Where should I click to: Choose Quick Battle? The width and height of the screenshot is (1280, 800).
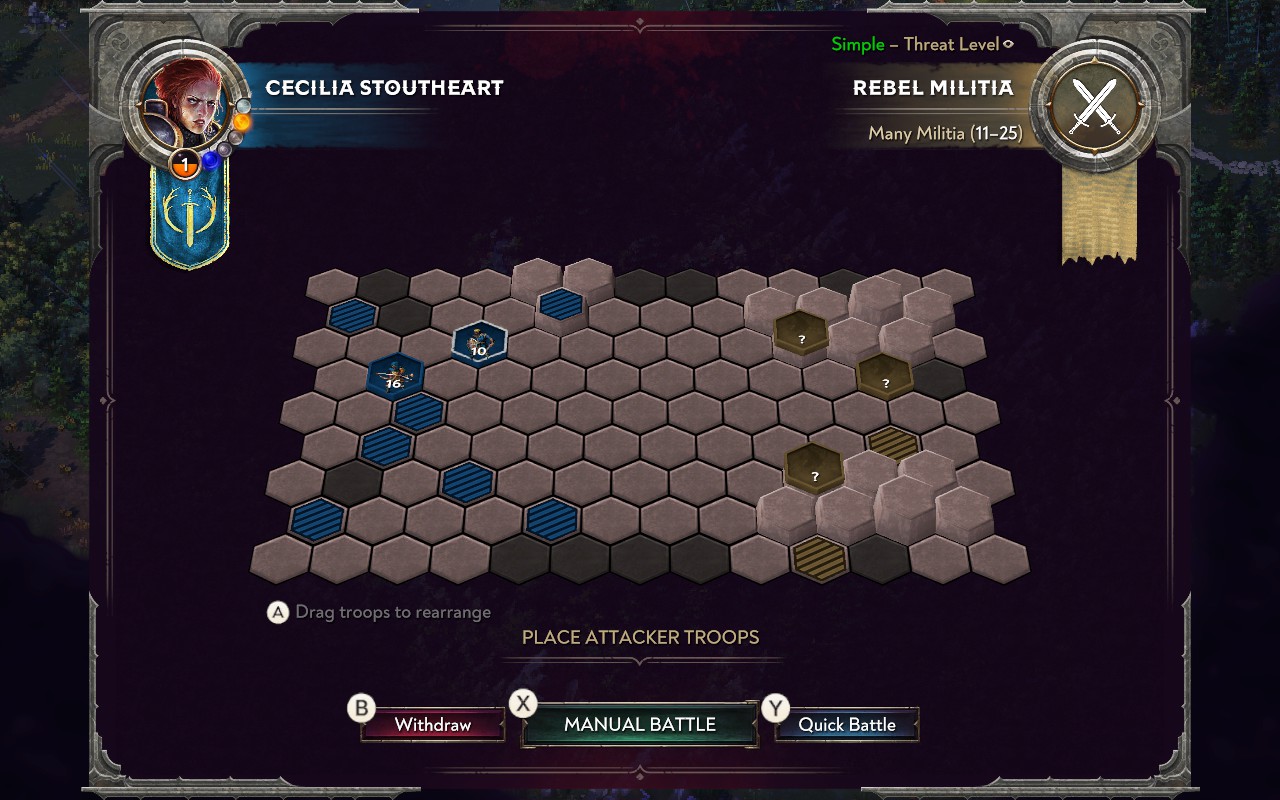[848, 723]
